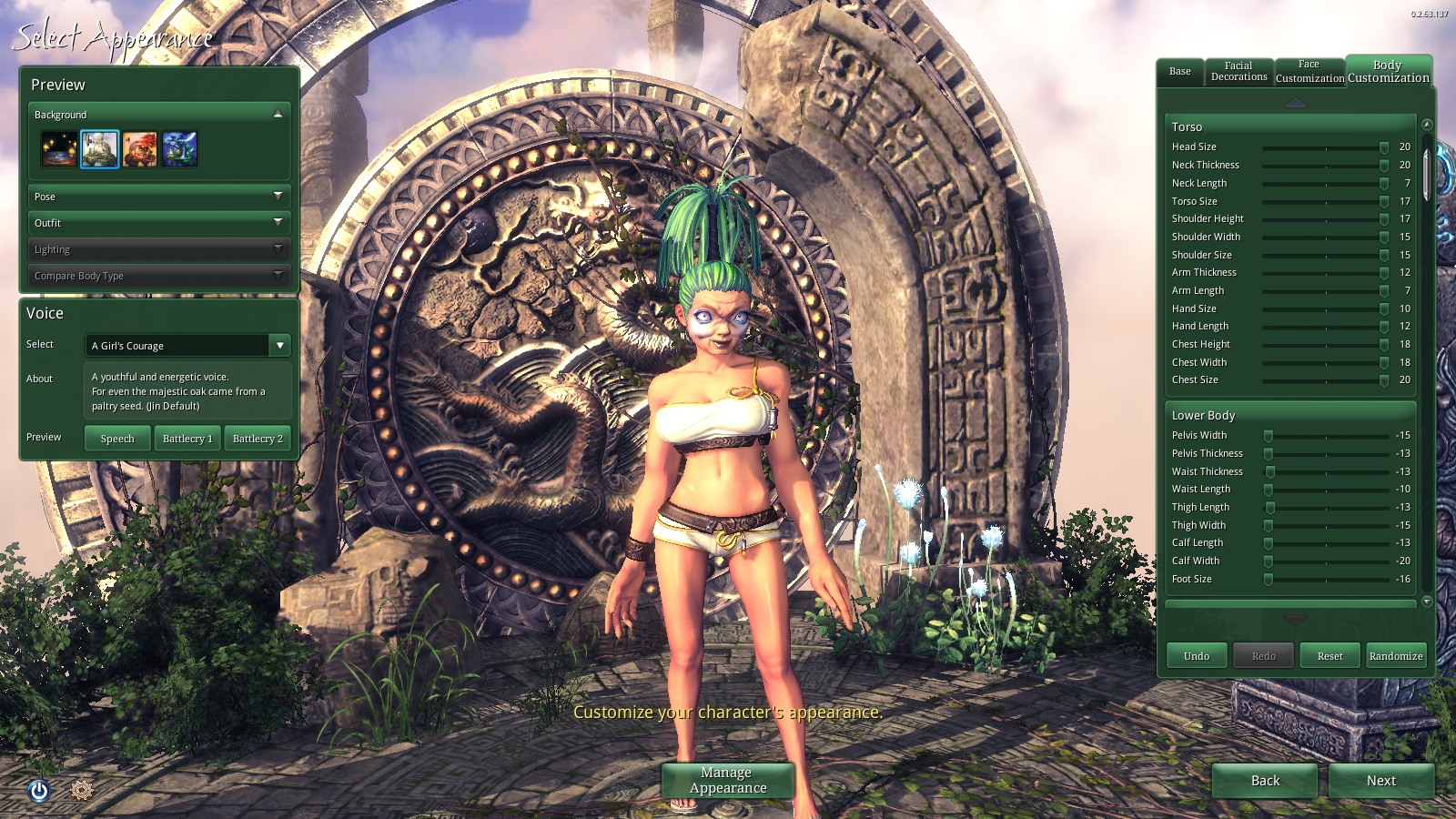Randomize the character's appearance

point(1396,656)
